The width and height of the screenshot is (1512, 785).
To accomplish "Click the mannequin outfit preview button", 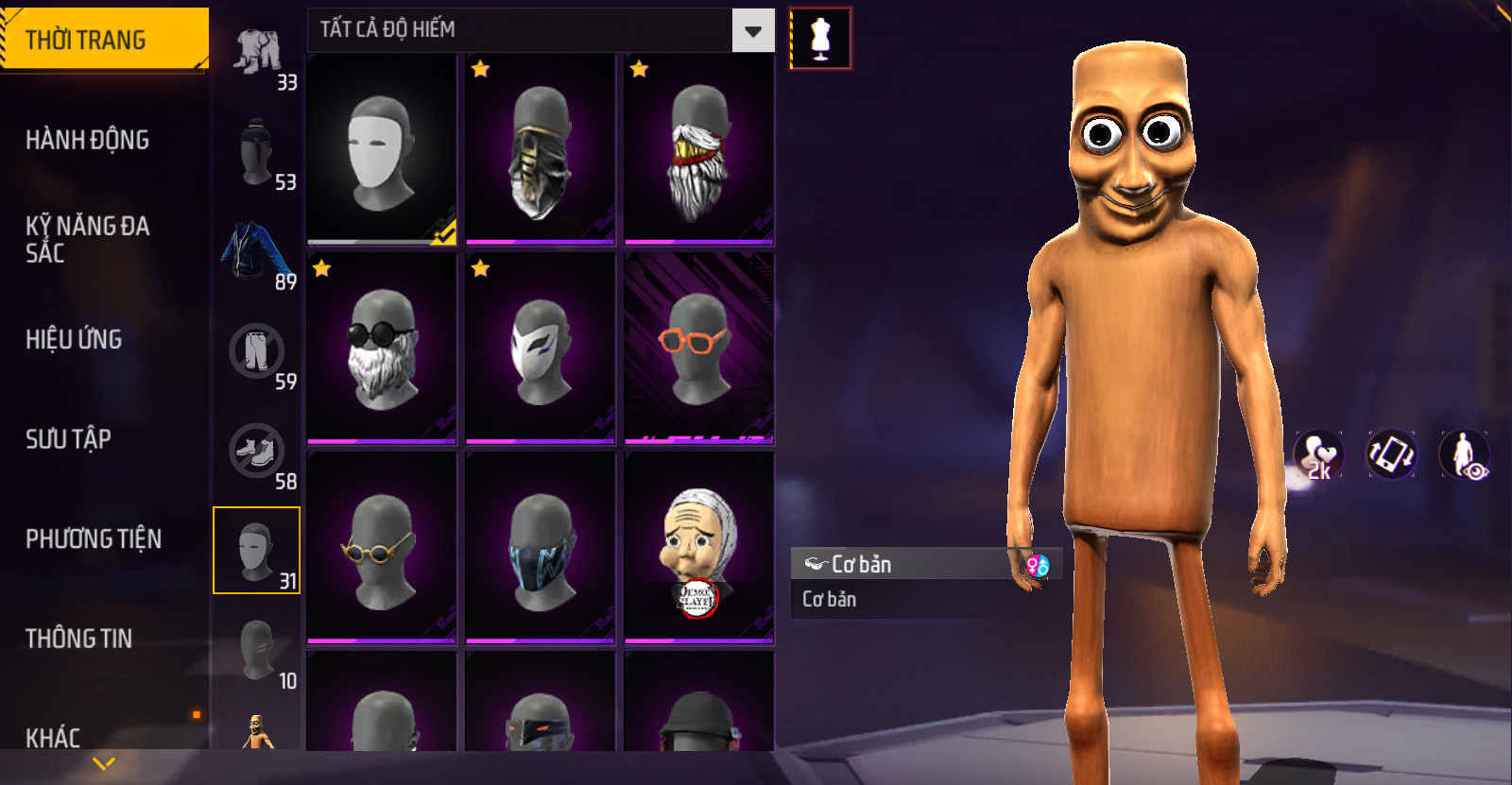I will 820,39.
